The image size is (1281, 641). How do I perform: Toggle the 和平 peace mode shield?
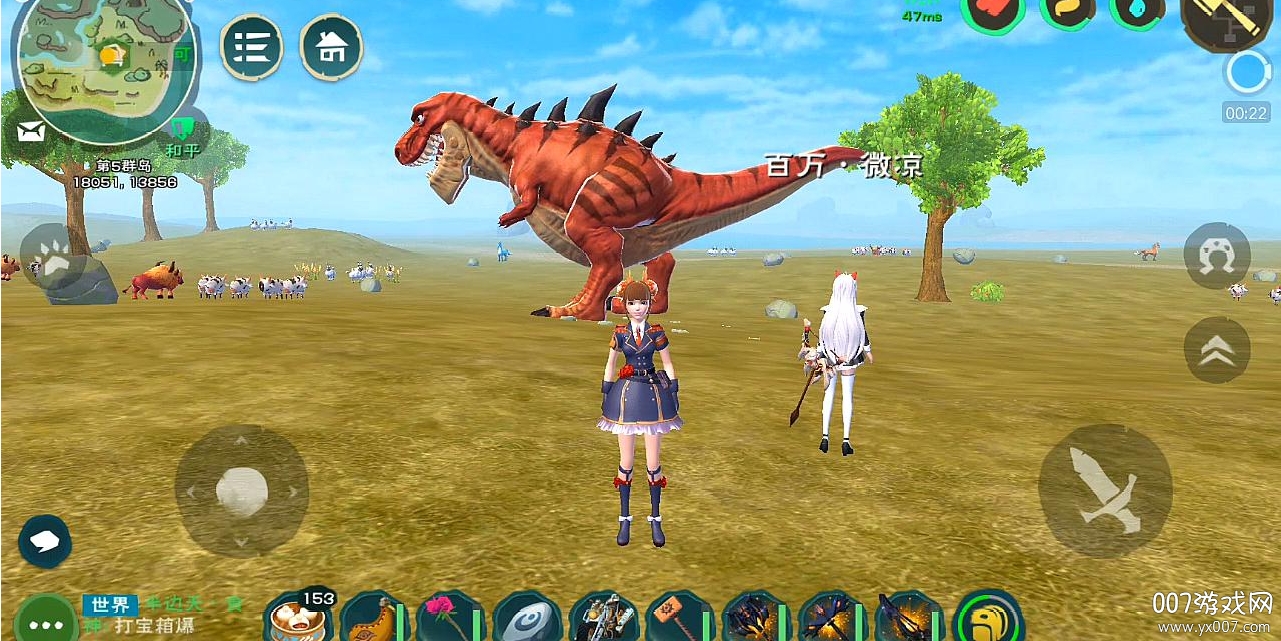182,132
